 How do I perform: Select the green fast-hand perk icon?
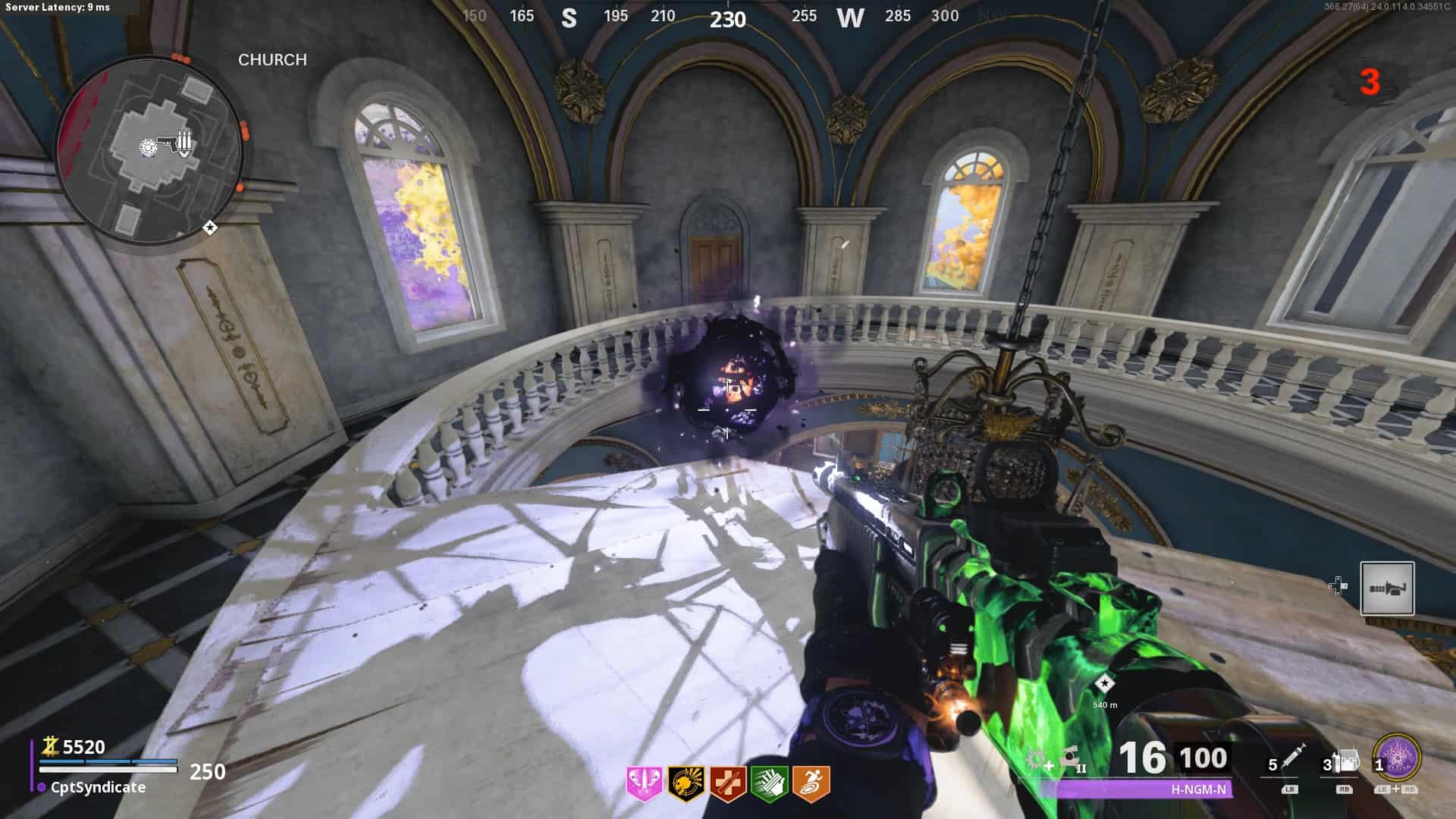768,783
